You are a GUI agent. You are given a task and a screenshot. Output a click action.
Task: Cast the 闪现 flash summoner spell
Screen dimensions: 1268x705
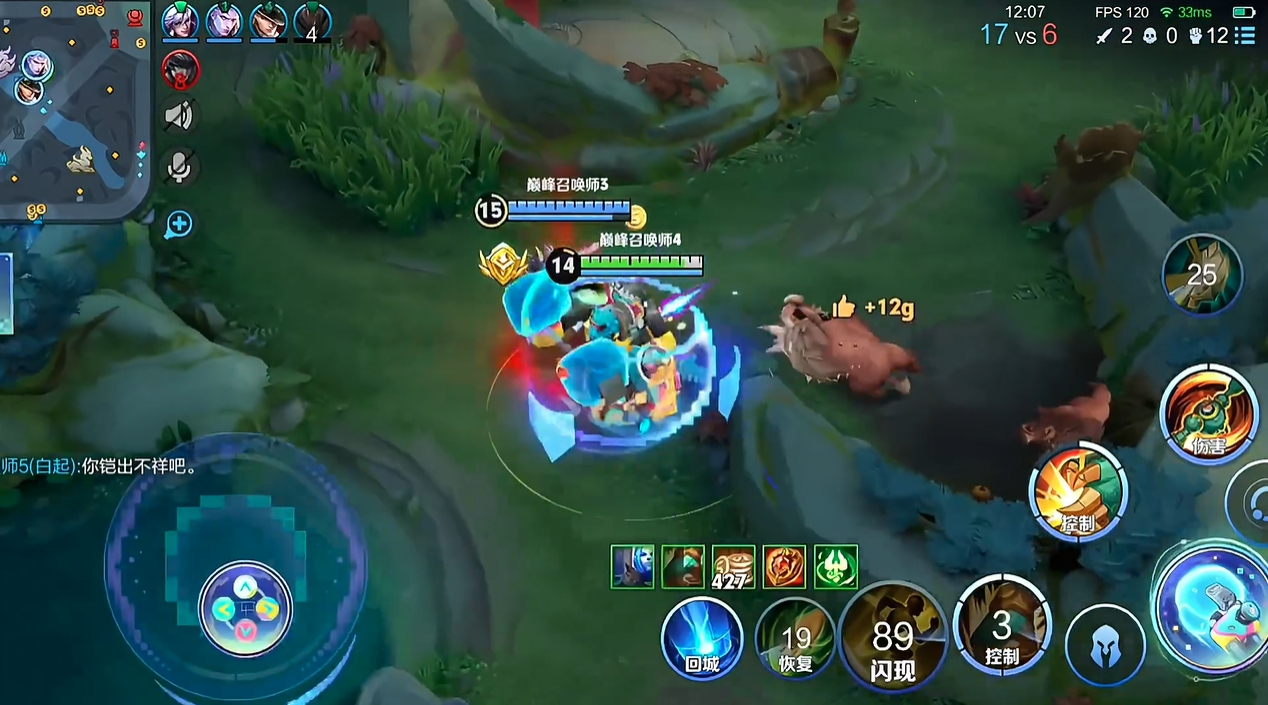click(x=893, y=638)
